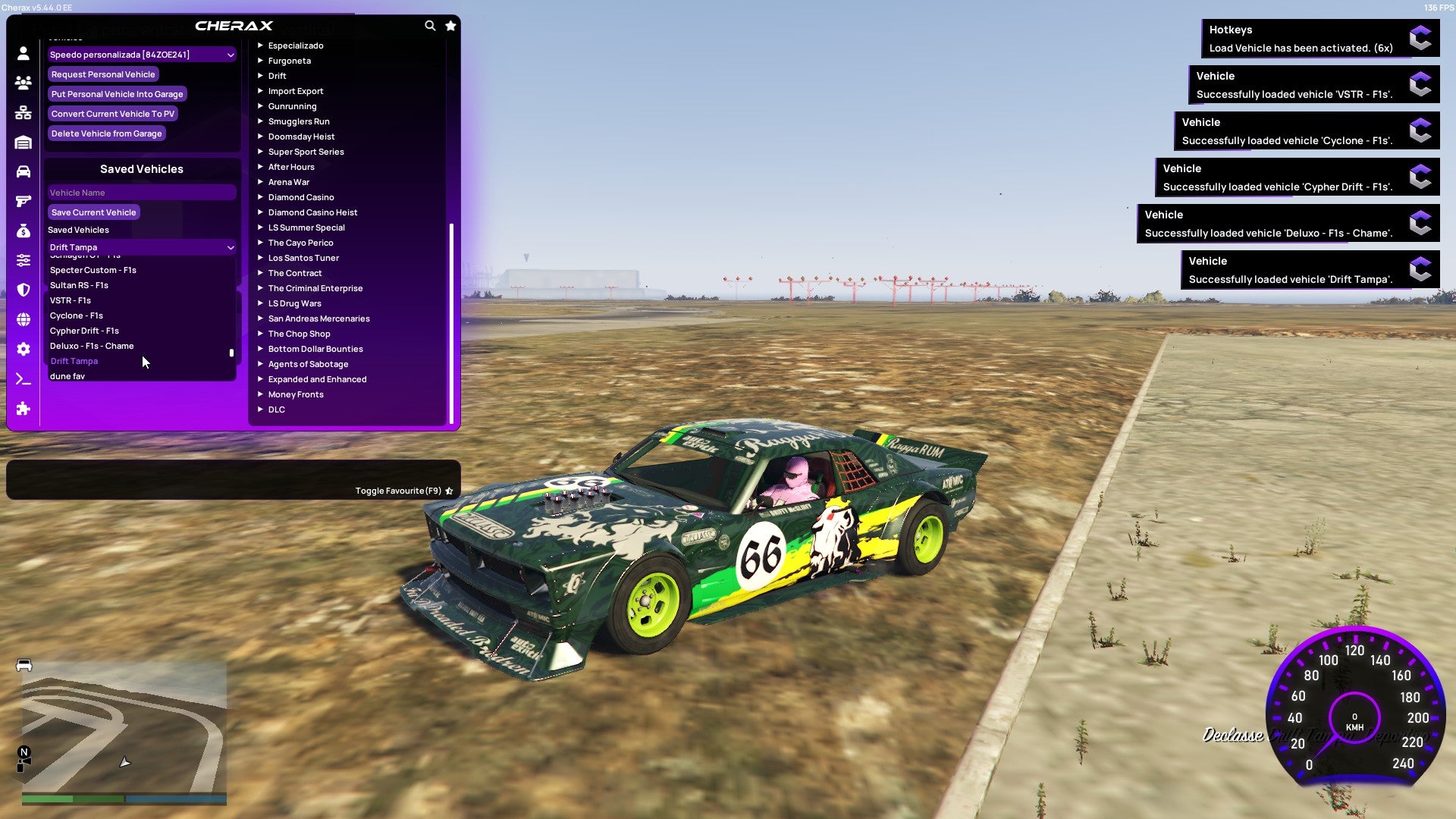The height and width of the screenshot is (819, 1456).
Task: Click the terminal console icon in sidebar
Action: tap(23, 379)
